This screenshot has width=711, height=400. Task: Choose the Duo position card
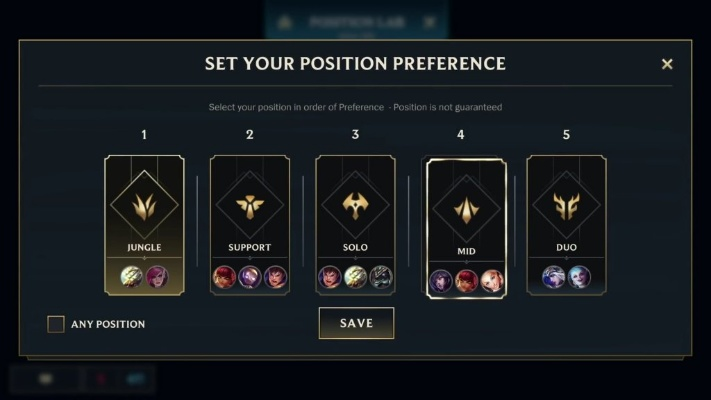[566, 224]
